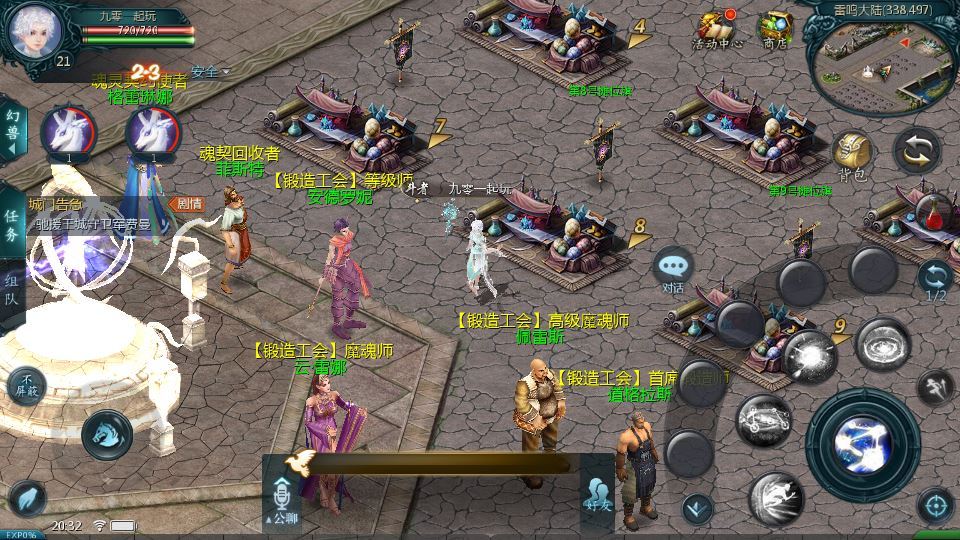The image size is (960, 540).
Task: Use the dashing figure skill
Action: [x=776, y=497]
